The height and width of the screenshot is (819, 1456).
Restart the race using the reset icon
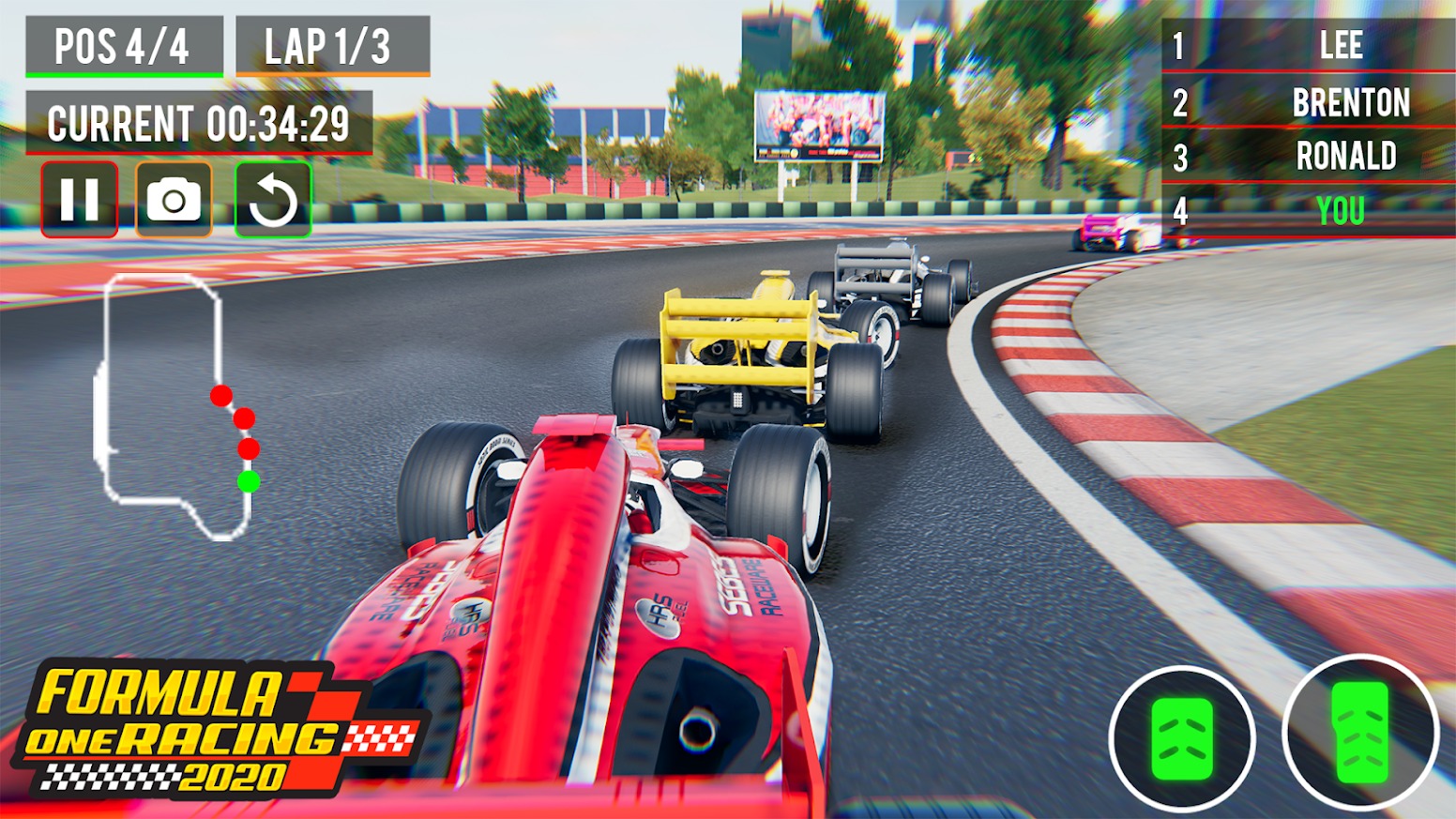271,198
